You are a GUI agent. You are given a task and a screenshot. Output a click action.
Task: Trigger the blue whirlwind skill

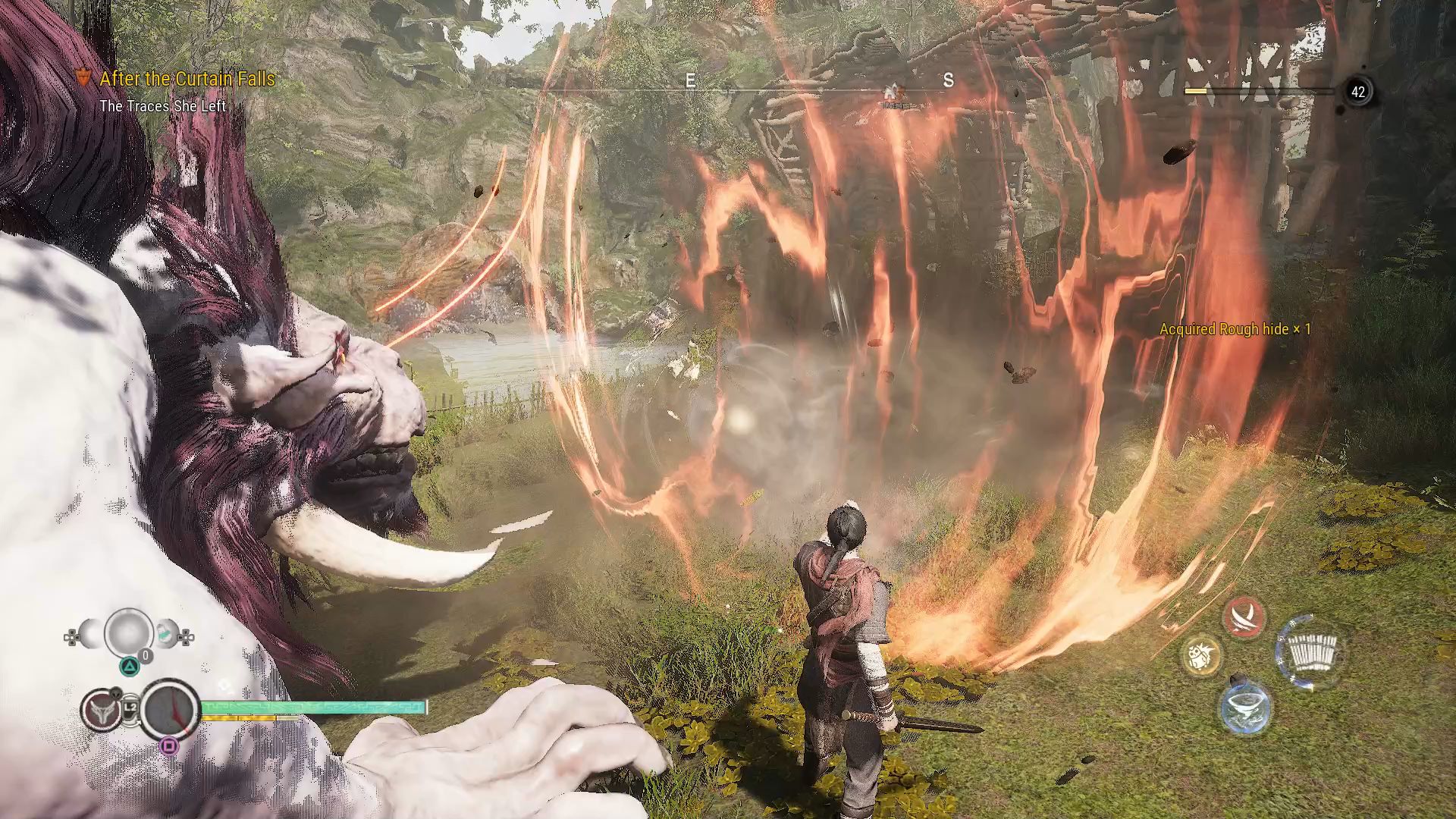[1244, 708]
